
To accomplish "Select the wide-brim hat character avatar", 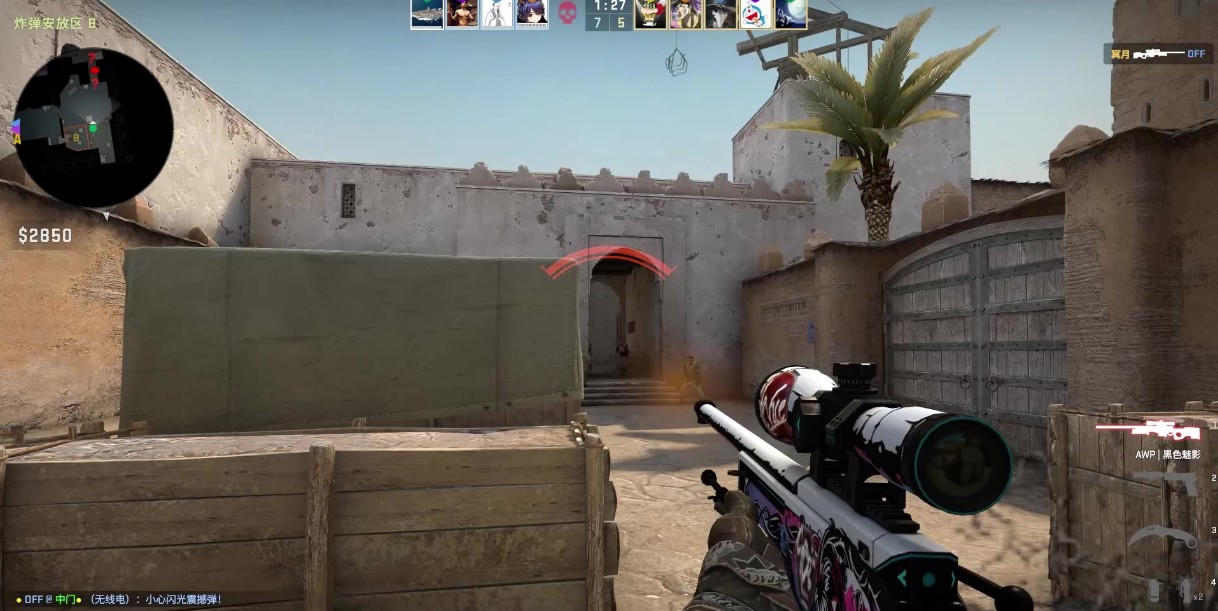I will click(x=720, y=14).
